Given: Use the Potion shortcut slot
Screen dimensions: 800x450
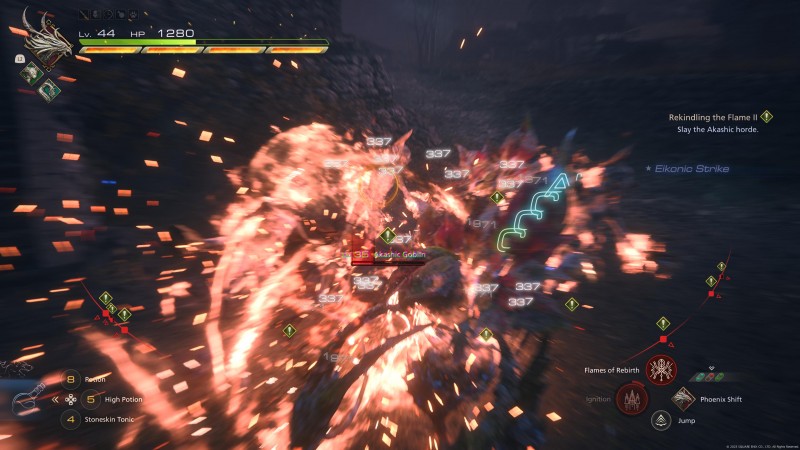Looking at the screenshot, I should (71, 379).
